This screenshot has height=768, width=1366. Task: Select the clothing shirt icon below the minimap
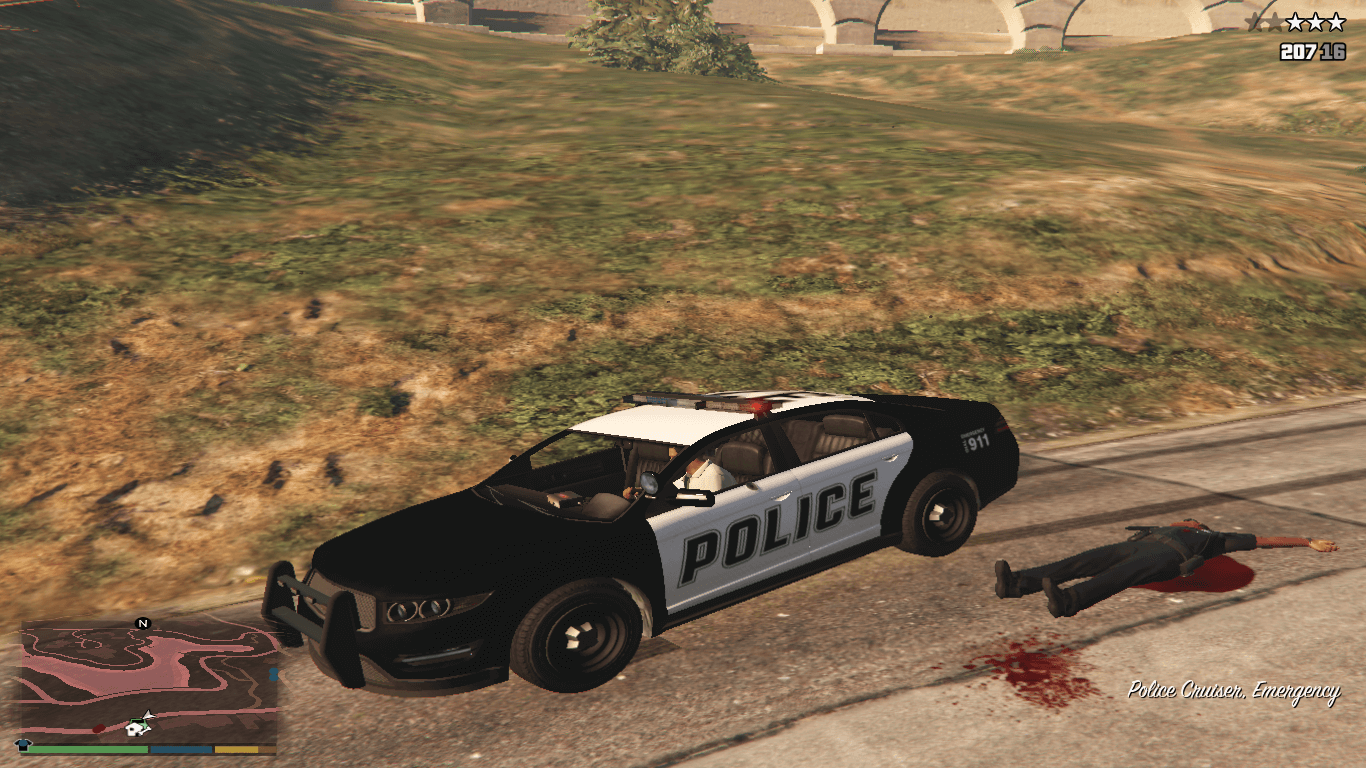coord(25,747)
